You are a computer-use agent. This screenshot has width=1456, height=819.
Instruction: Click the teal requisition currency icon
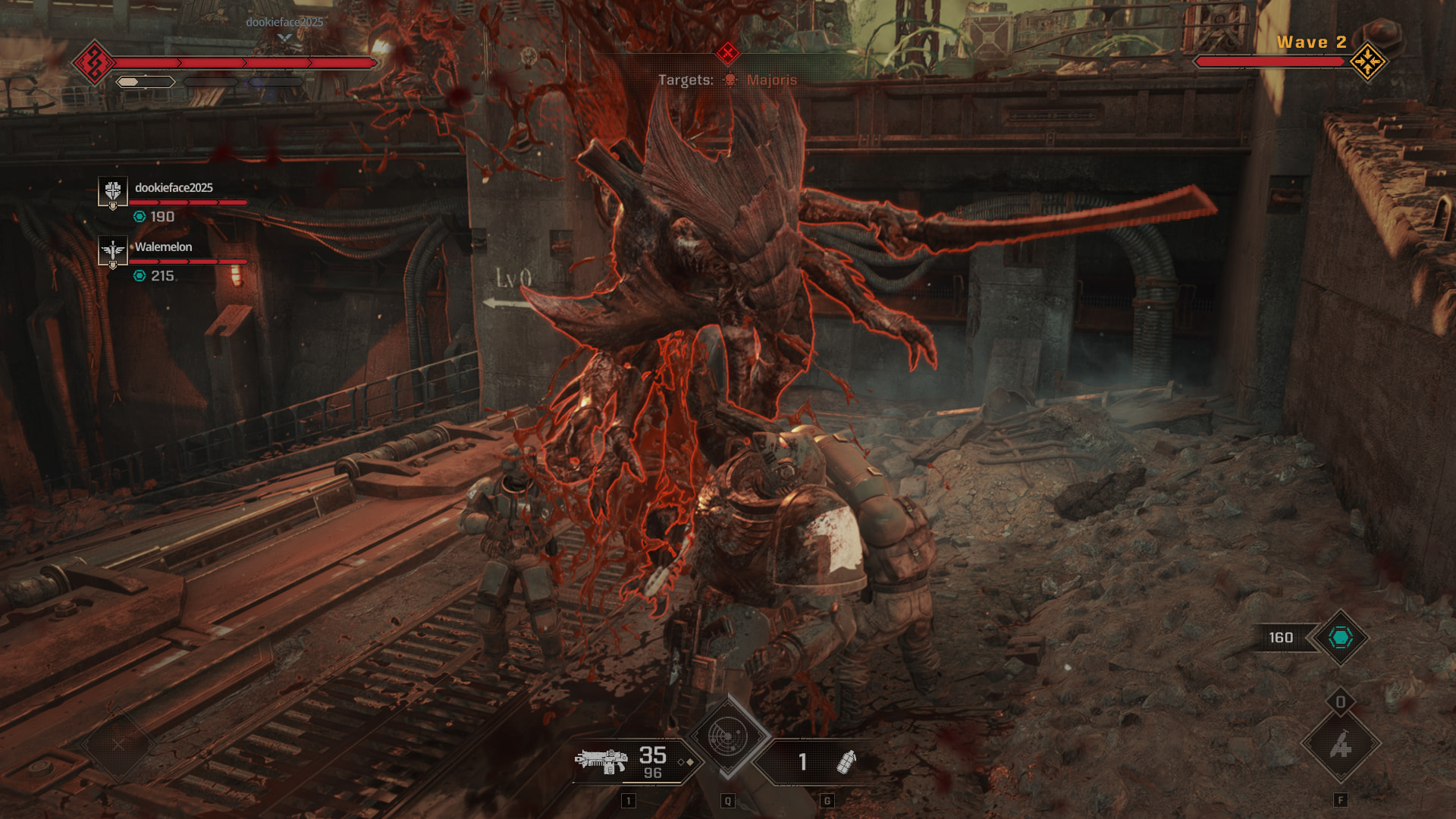click(1340, 638)
